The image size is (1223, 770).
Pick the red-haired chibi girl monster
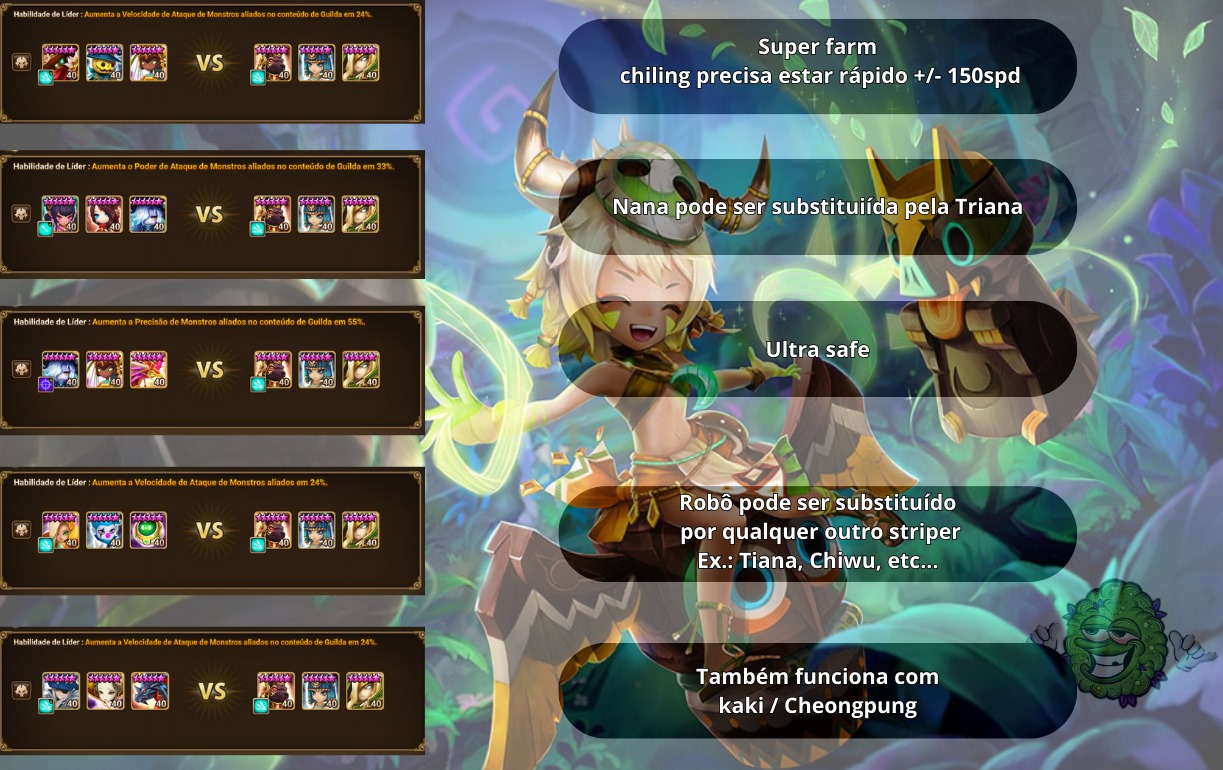click(x=104, y=214)
